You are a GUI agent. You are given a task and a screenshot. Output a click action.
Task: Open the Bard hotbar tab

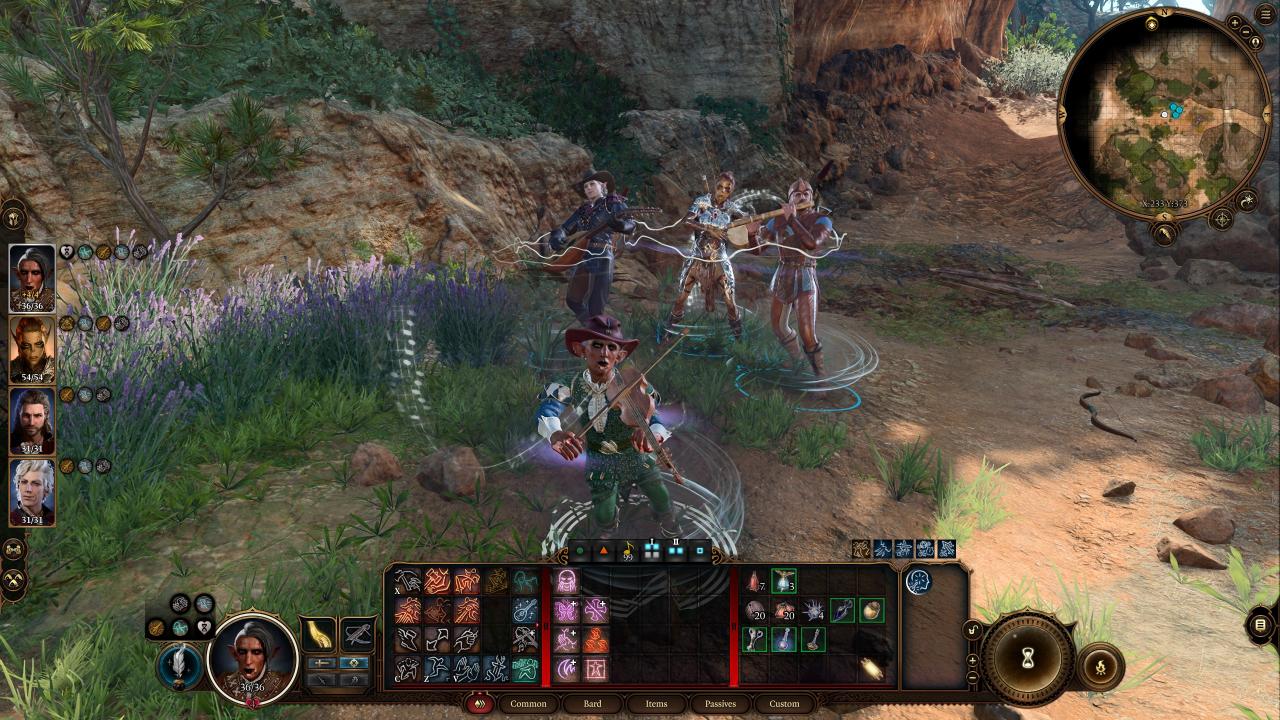point(592,704)
